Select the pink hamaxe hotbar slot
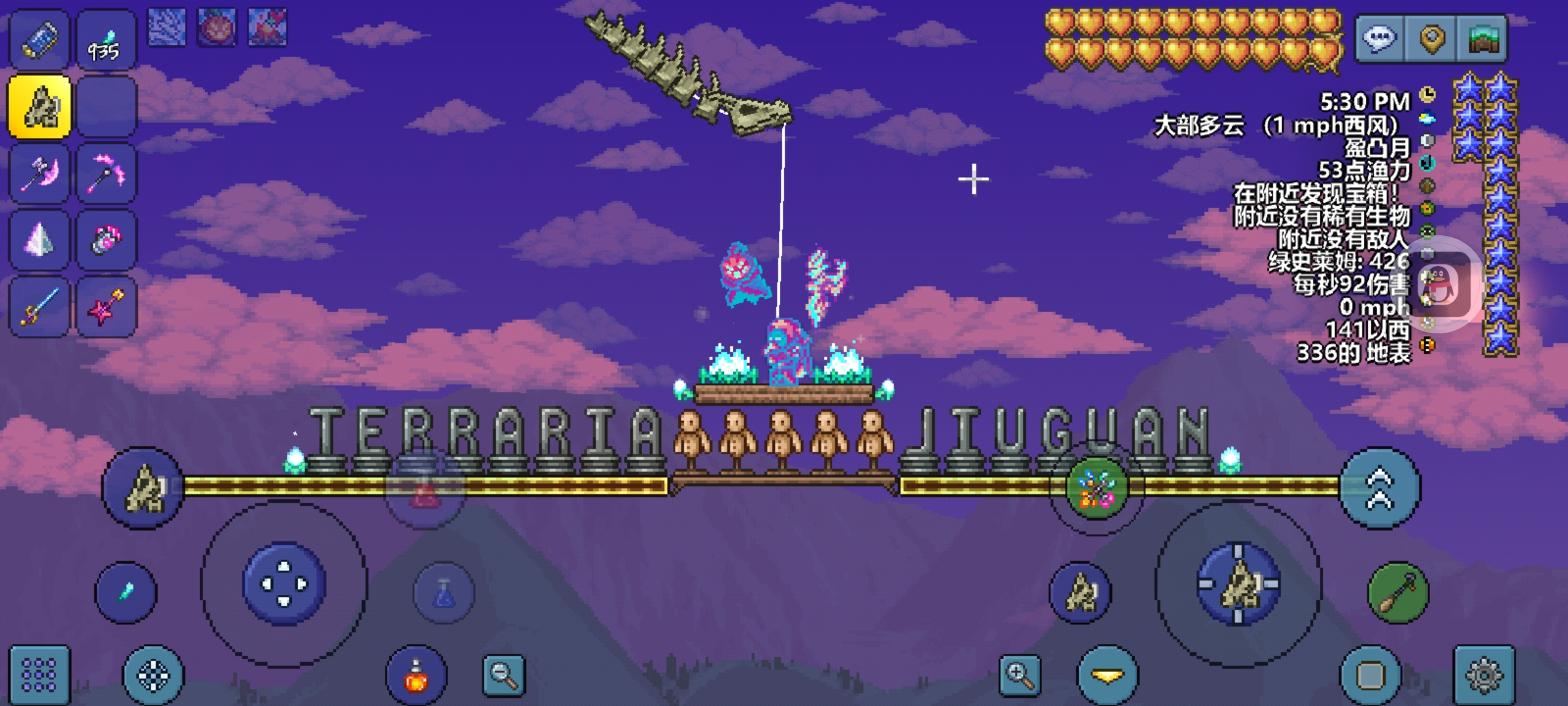The width and height of the screenshot is (1568, 706). pyautogui.click(x=39, y=174)
